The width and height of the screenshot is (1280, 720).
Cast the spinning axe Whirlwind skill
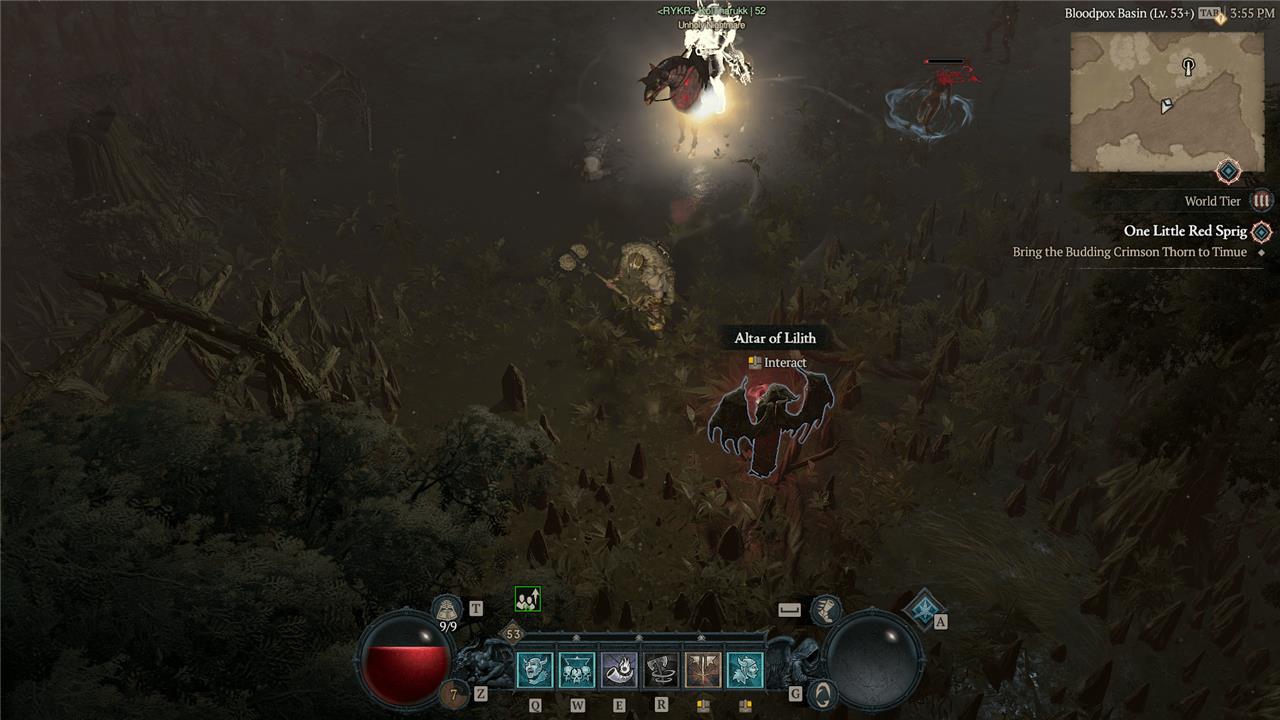coord(661,670)
